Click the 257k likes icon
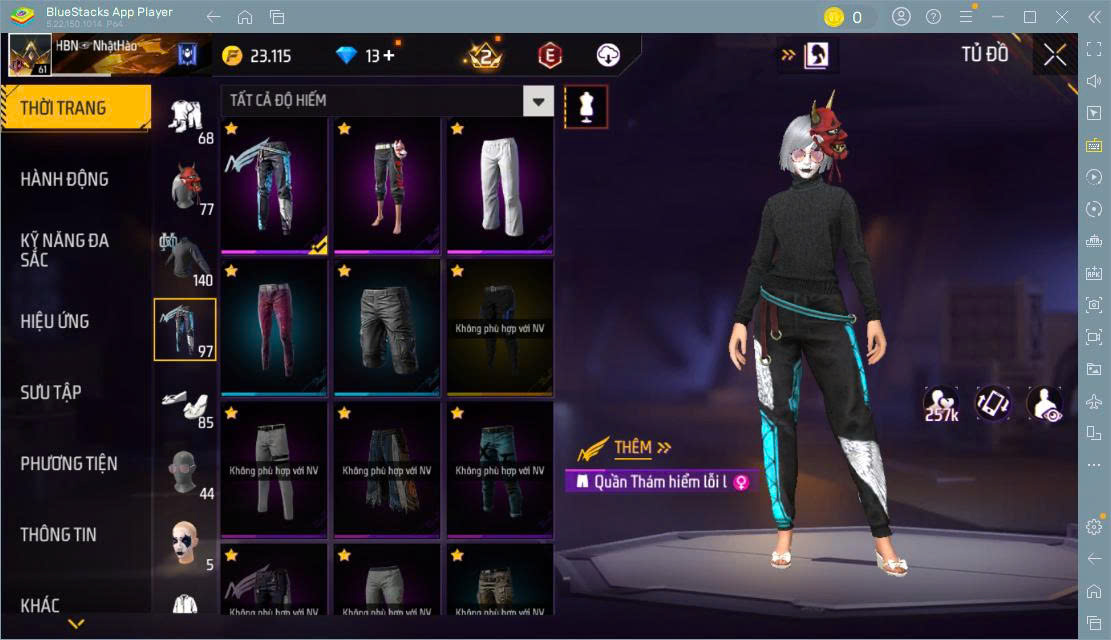This screenshot has width=1111, height=640. pyautogui.click(x=941, y=404)
